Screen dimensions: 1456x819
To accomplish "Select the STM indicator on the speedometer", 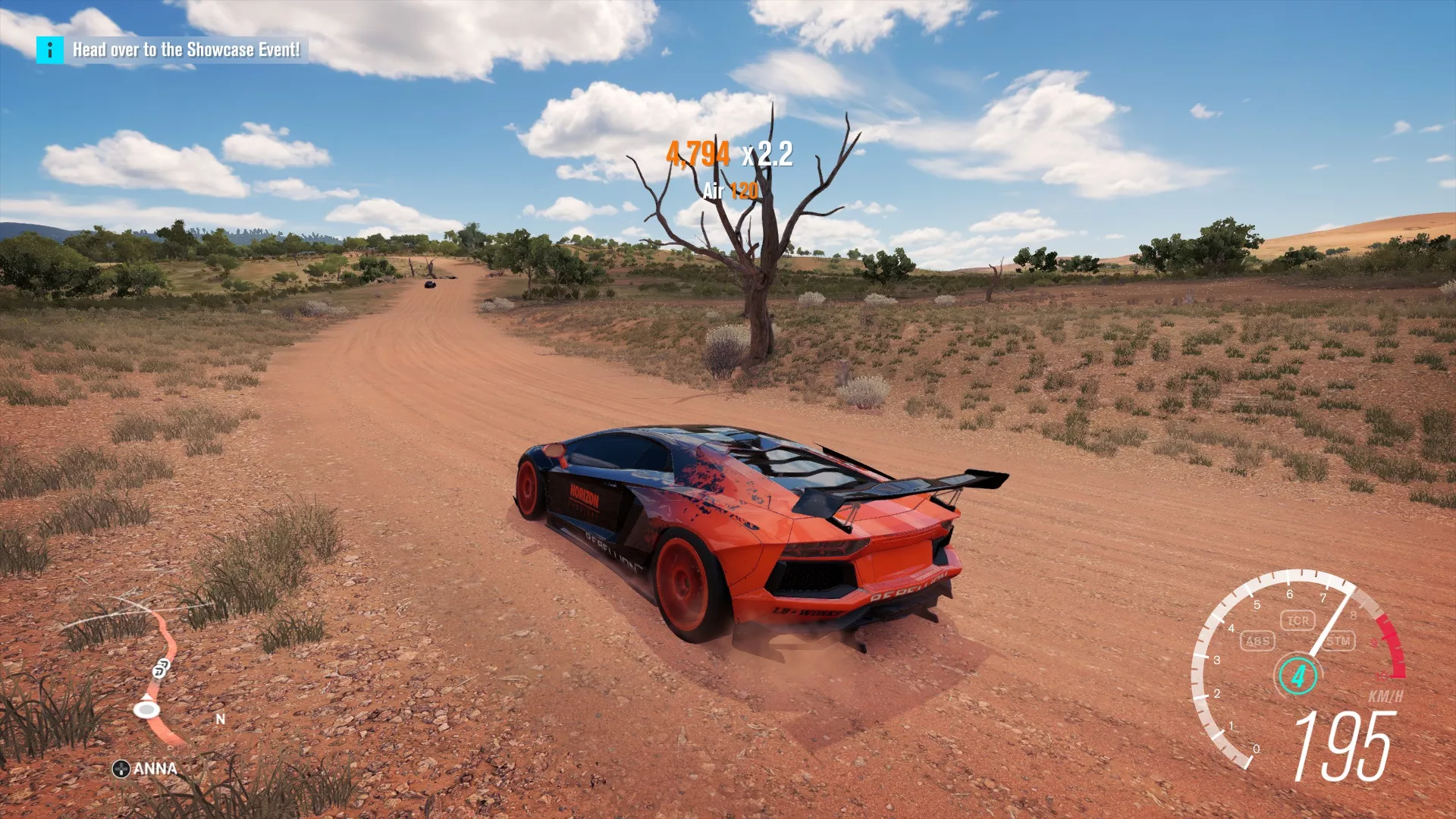I will point(1338,641).
